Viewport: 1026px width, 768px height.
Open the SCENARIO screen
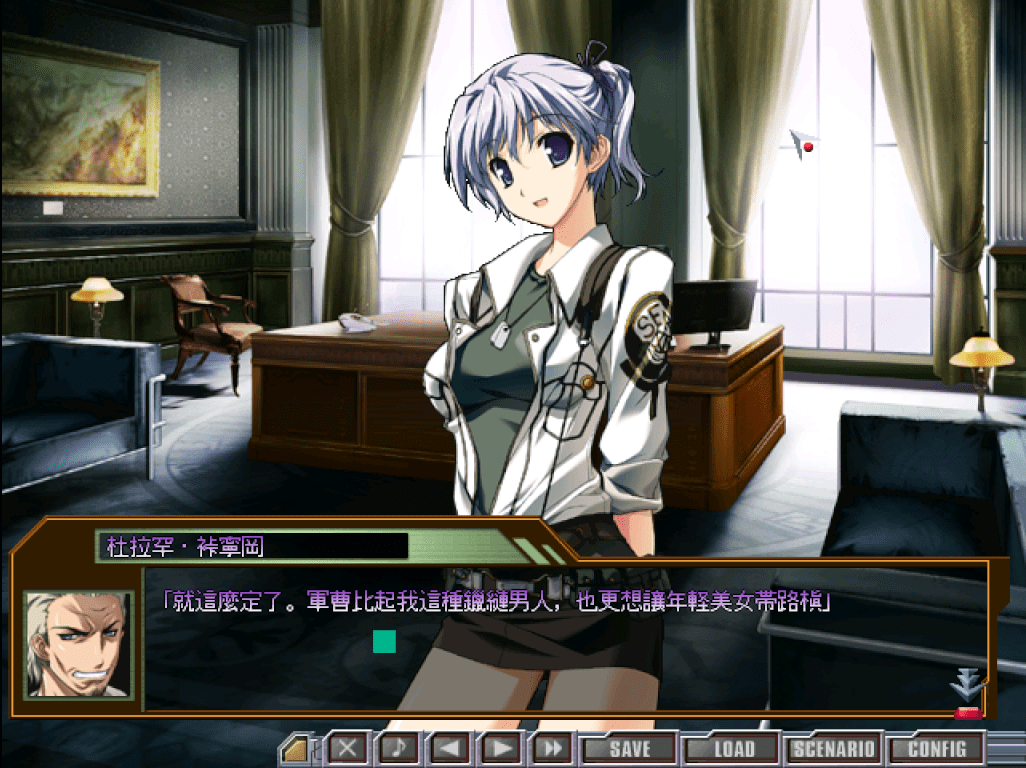click(x=834, y=748)
